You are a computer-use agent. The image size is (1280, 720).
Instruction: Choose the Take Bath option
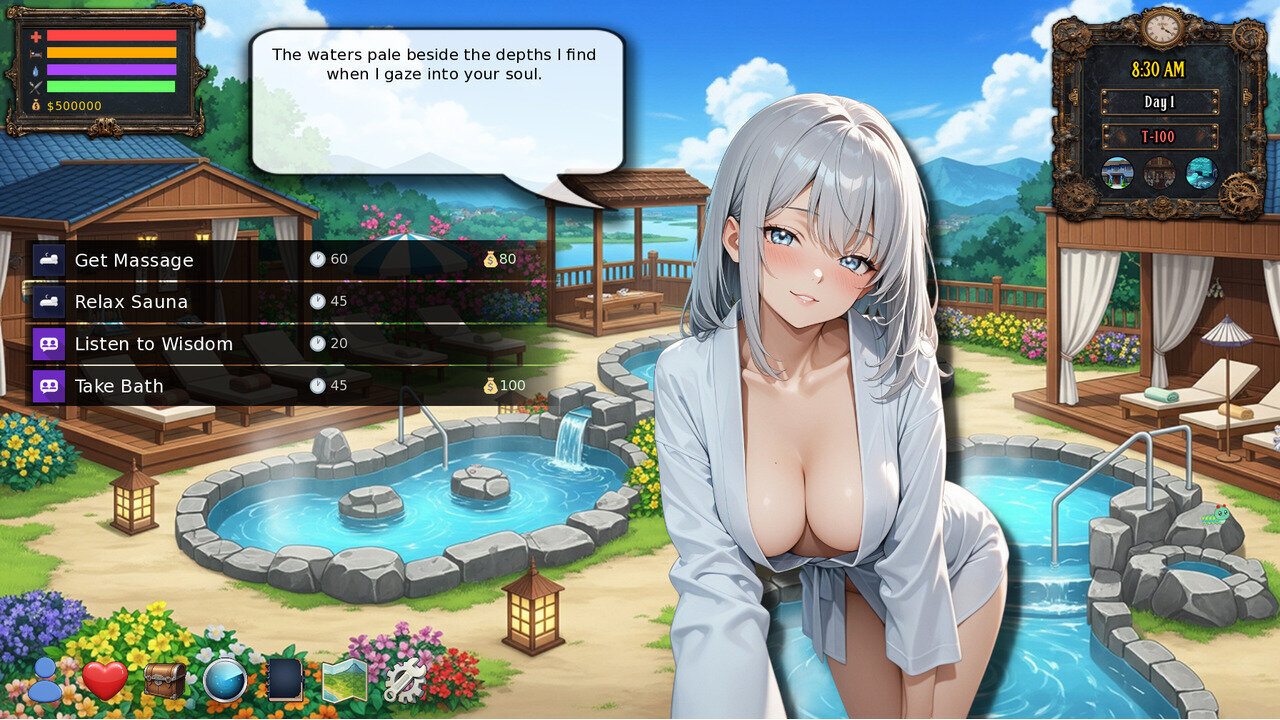[x=117, y=385]
